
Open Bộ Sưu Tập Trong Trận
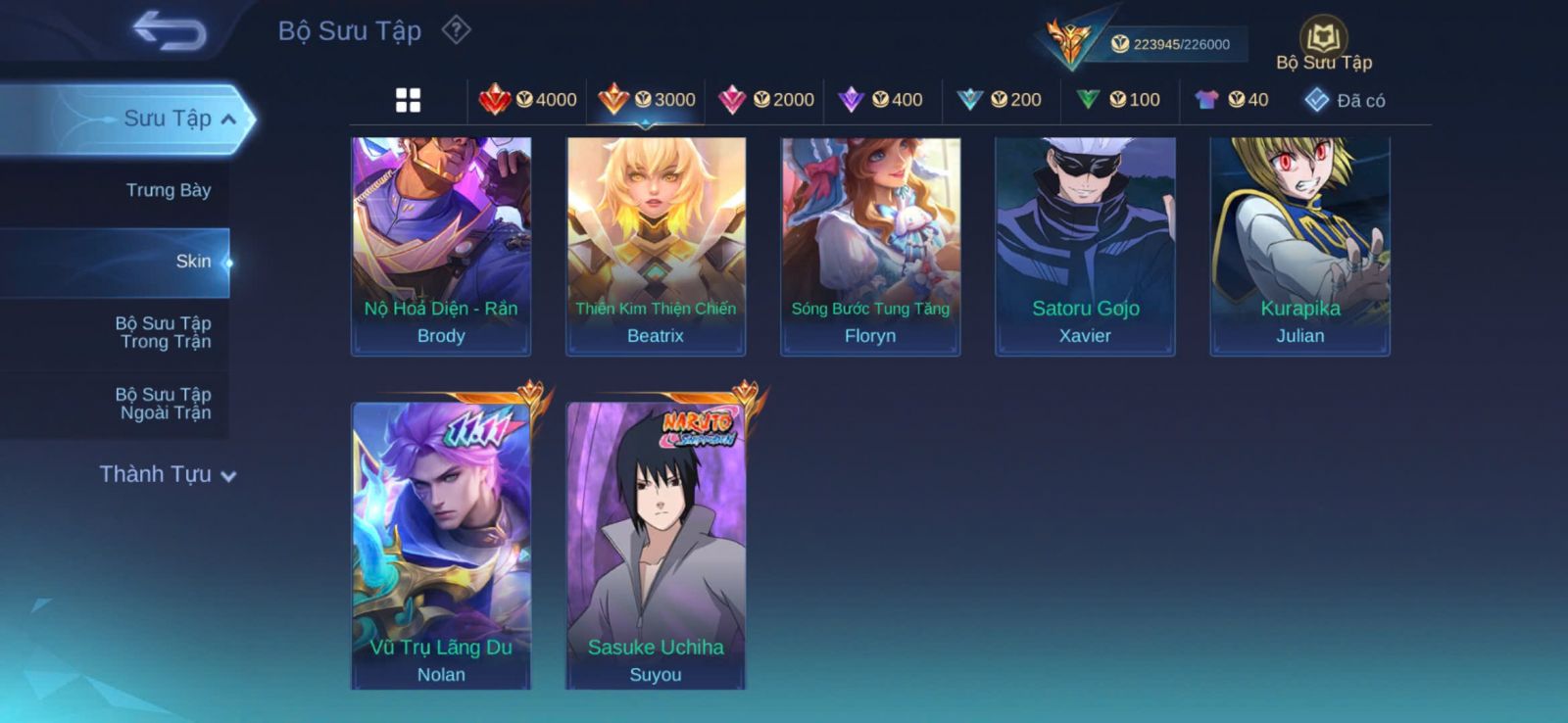(165, 332)
